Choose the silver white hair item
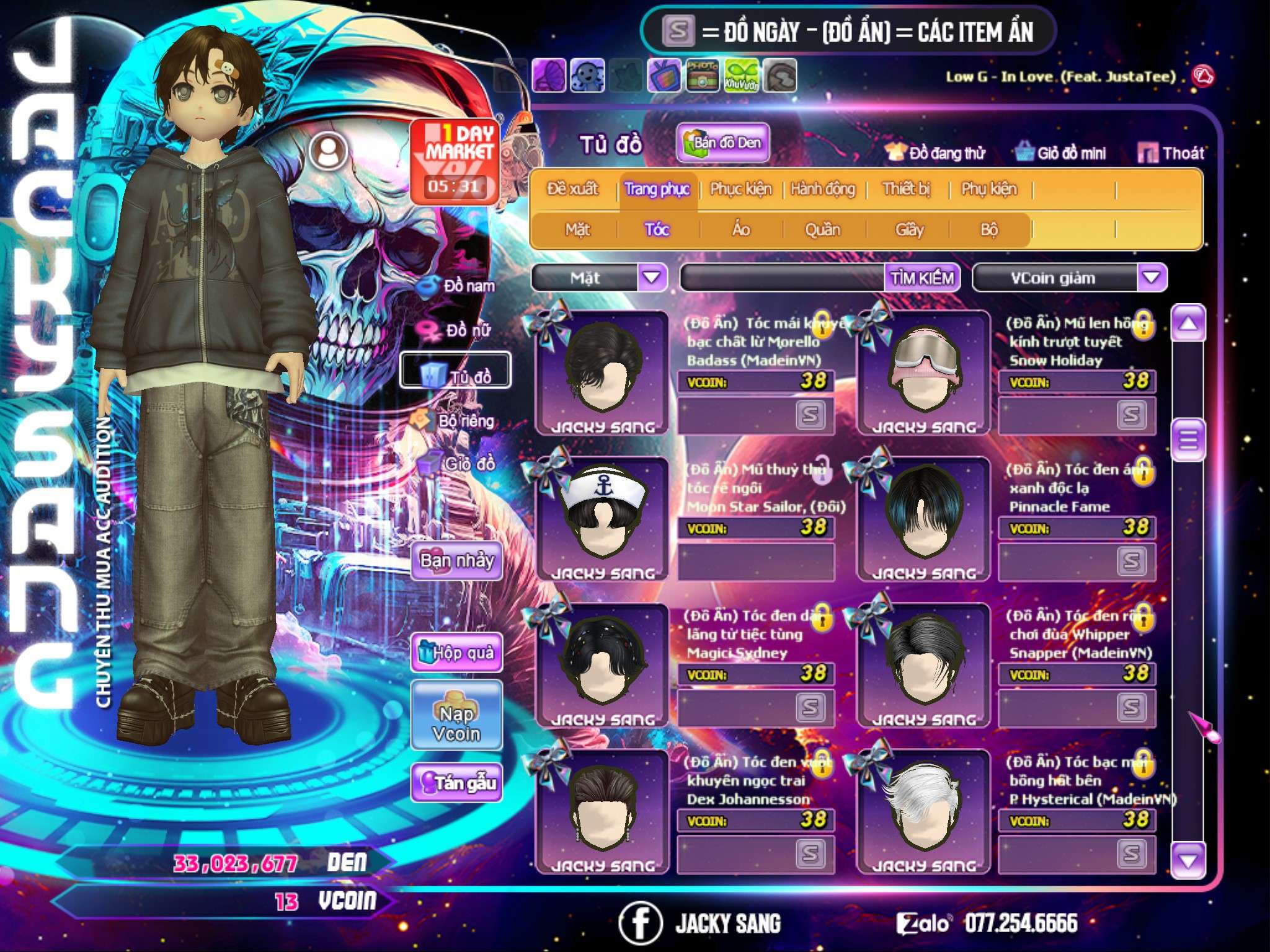Viewport: 1270px width, 952px height. coord(924,811)
